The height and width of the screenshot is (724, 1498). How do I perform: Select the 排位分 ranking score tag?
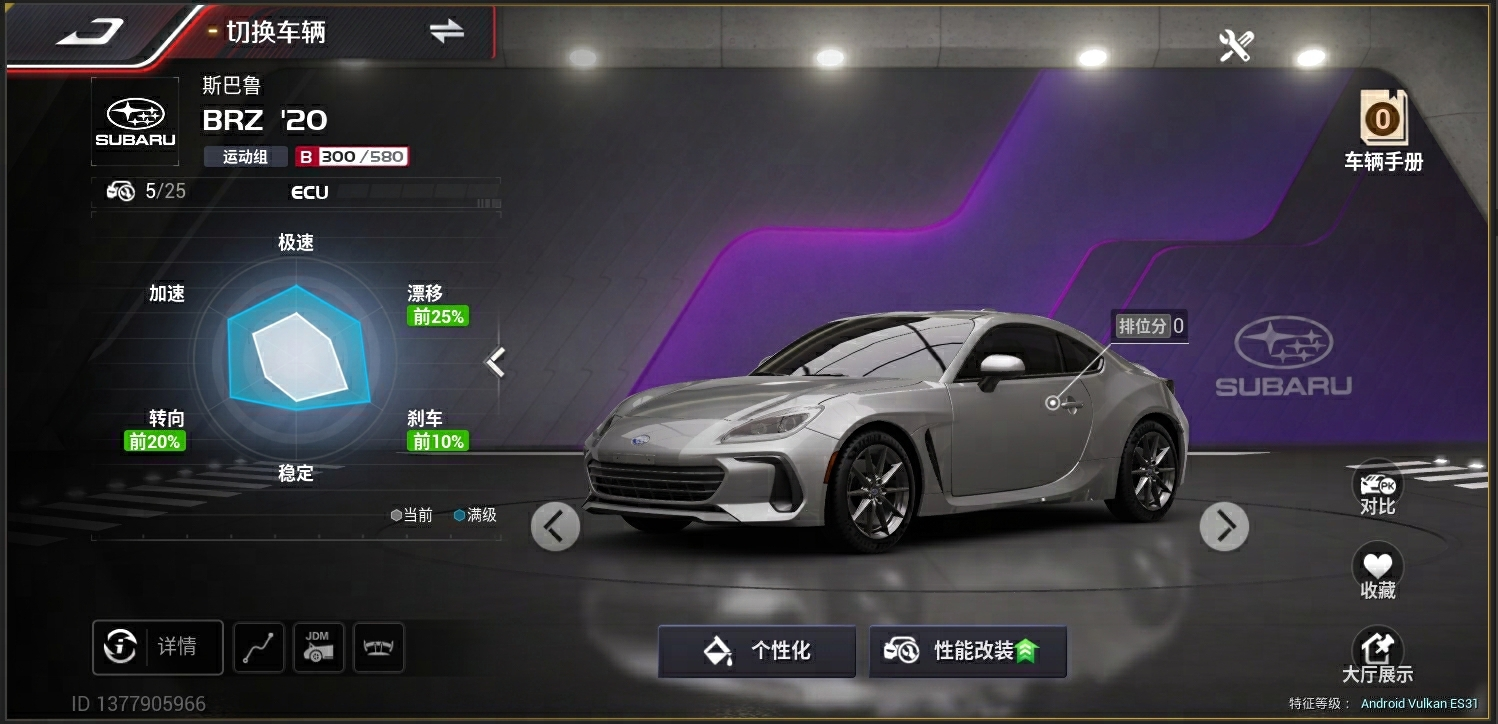[1150, 326]
